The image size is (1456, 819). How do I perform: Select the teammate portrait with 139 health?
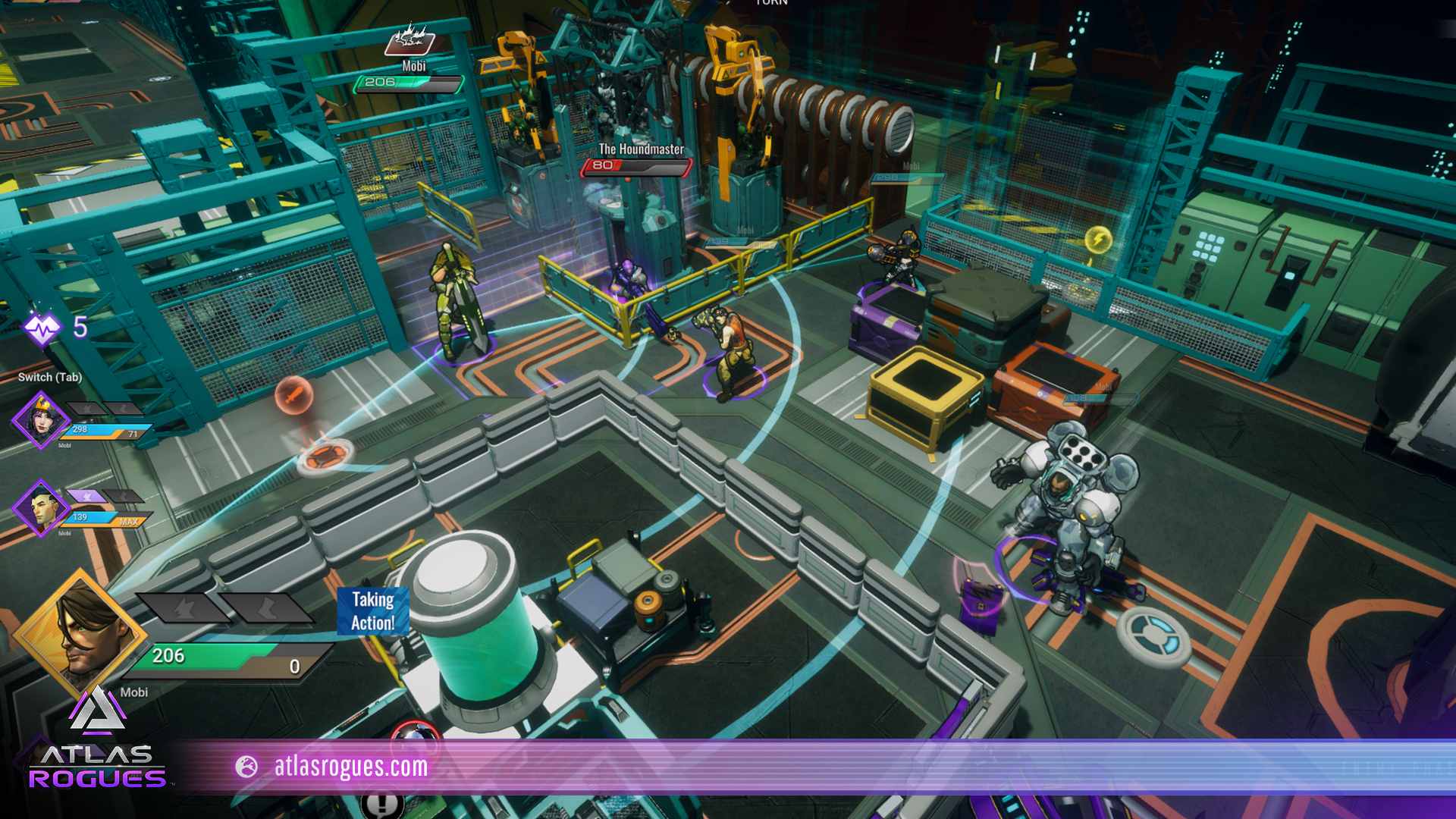40,507
